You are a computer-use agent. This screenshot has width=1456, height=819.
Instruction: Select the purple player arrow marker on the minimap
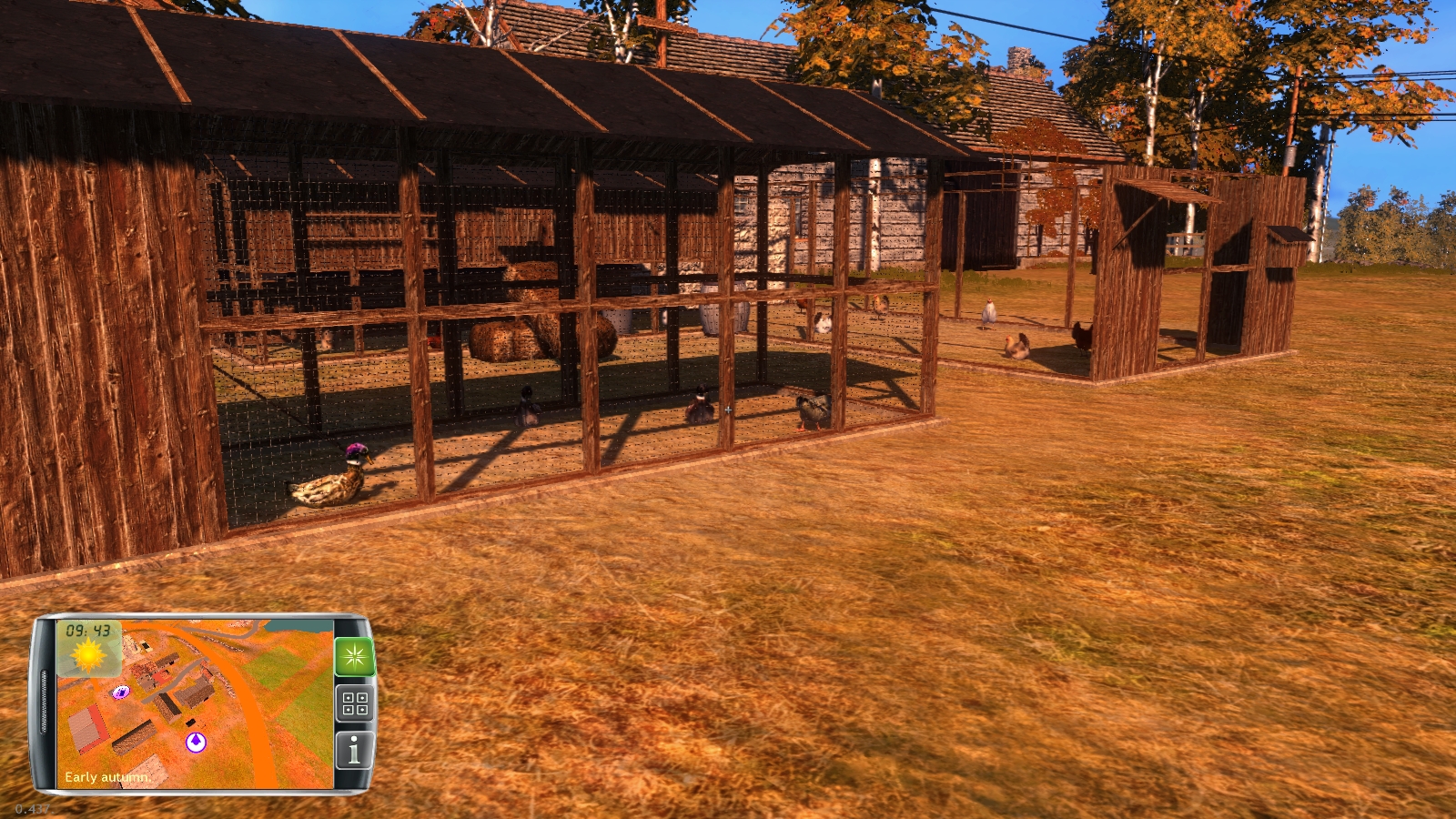[x=196, y=741]
